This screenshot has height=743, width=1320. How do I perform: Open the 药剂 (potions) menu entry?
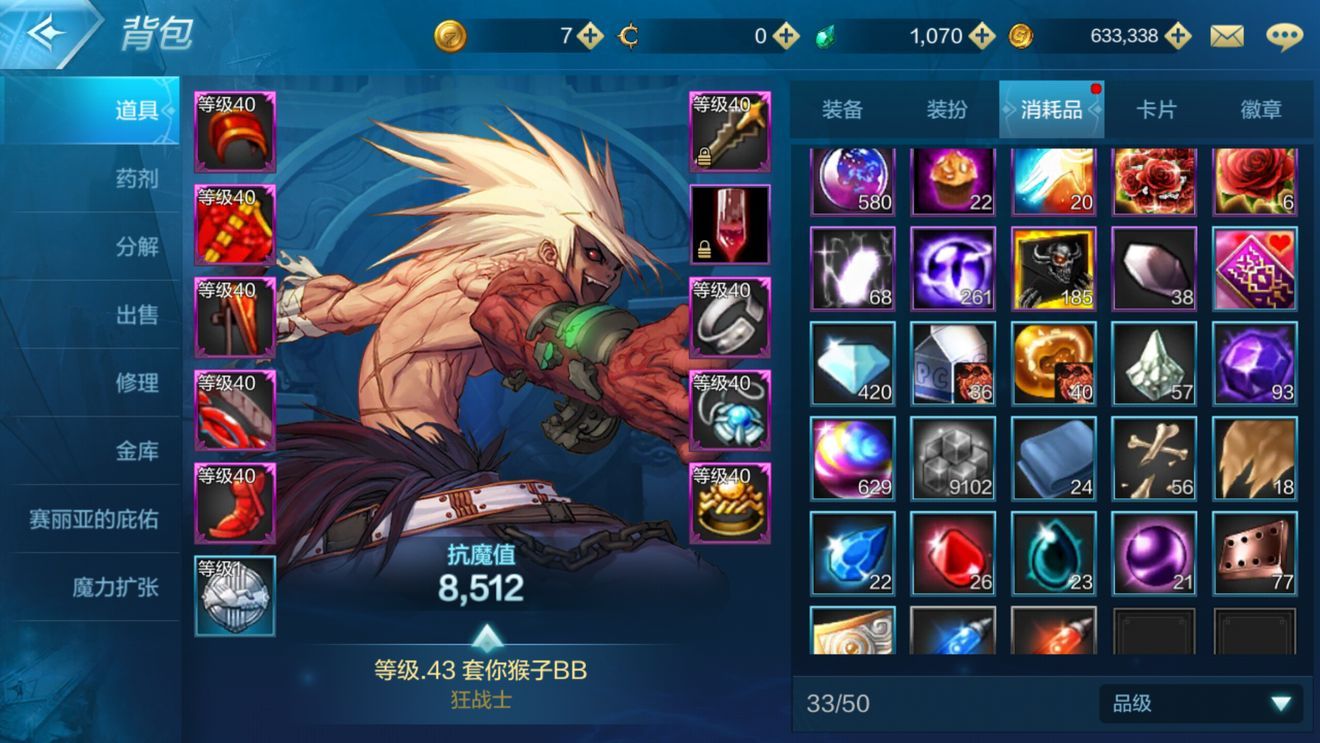137,179
